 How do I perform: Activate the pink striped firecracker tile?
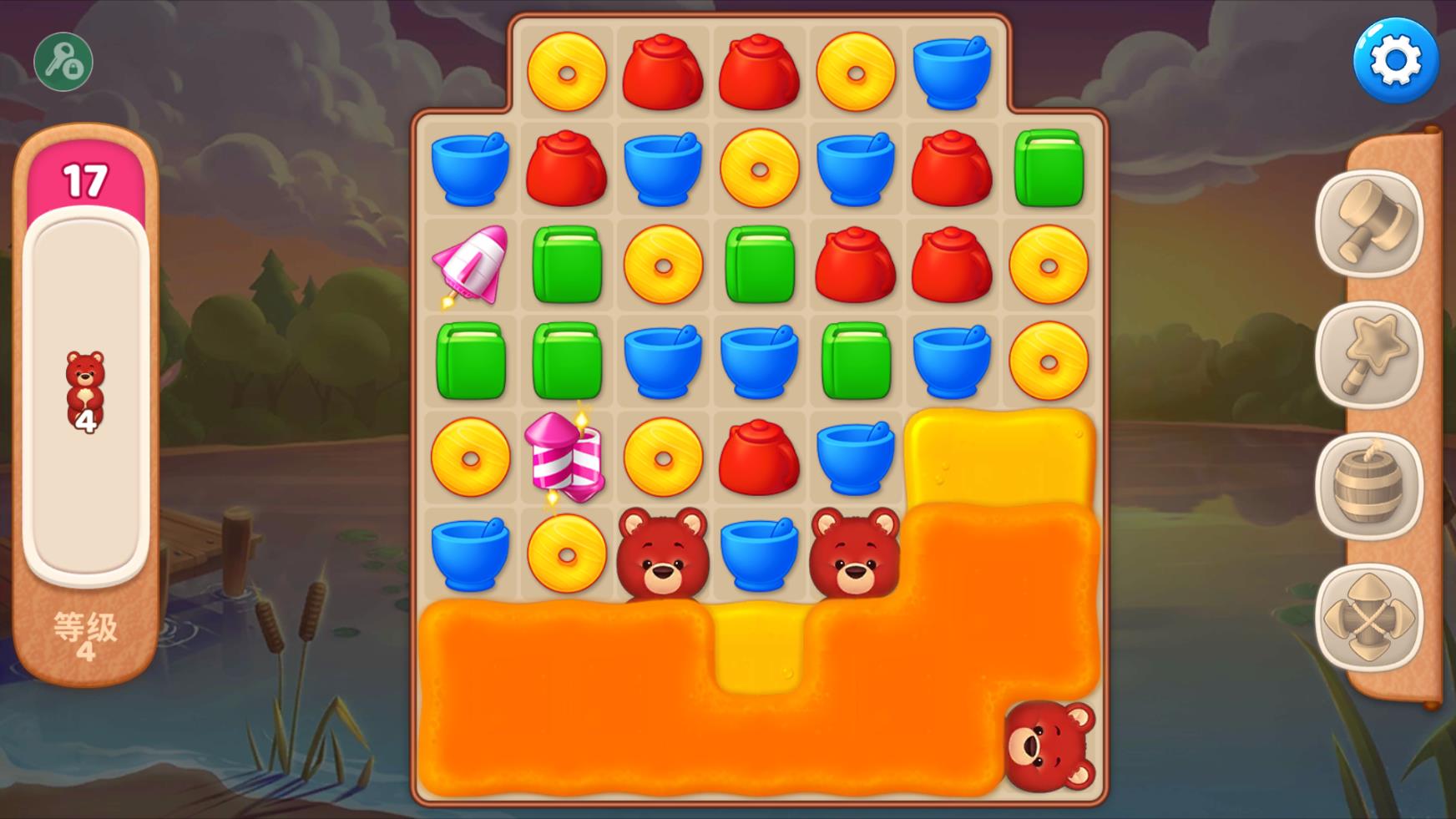point(565,458)
